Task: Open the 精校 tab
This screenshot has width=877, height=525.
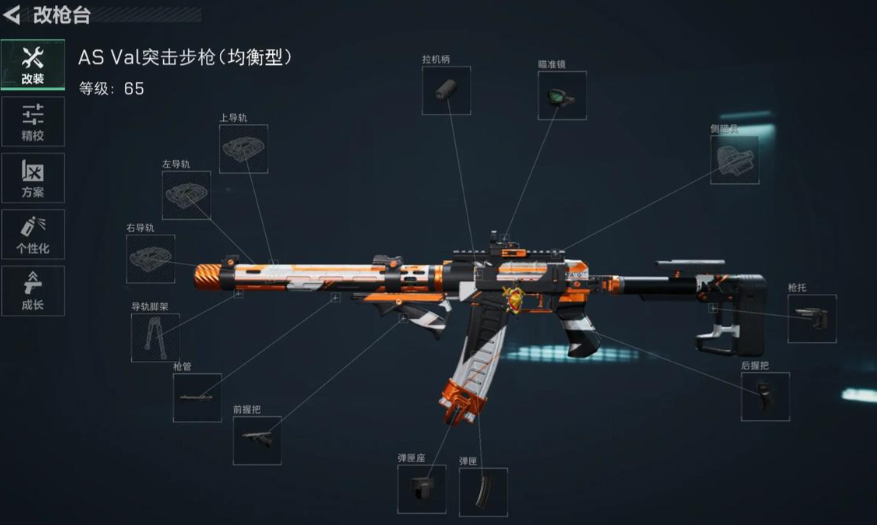Action: pos(32,121)
